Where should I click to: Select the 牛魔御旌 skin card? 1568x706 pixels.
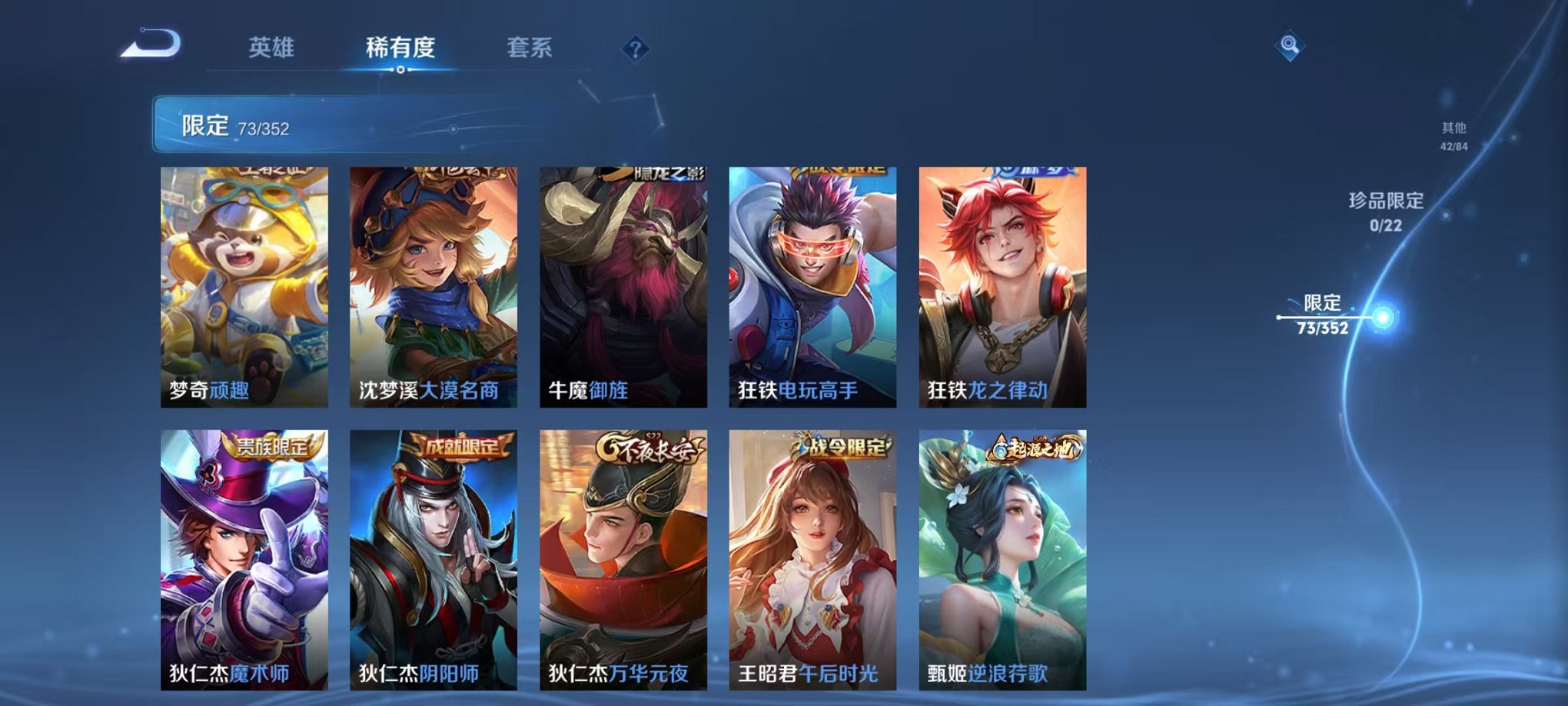[621, 285]
